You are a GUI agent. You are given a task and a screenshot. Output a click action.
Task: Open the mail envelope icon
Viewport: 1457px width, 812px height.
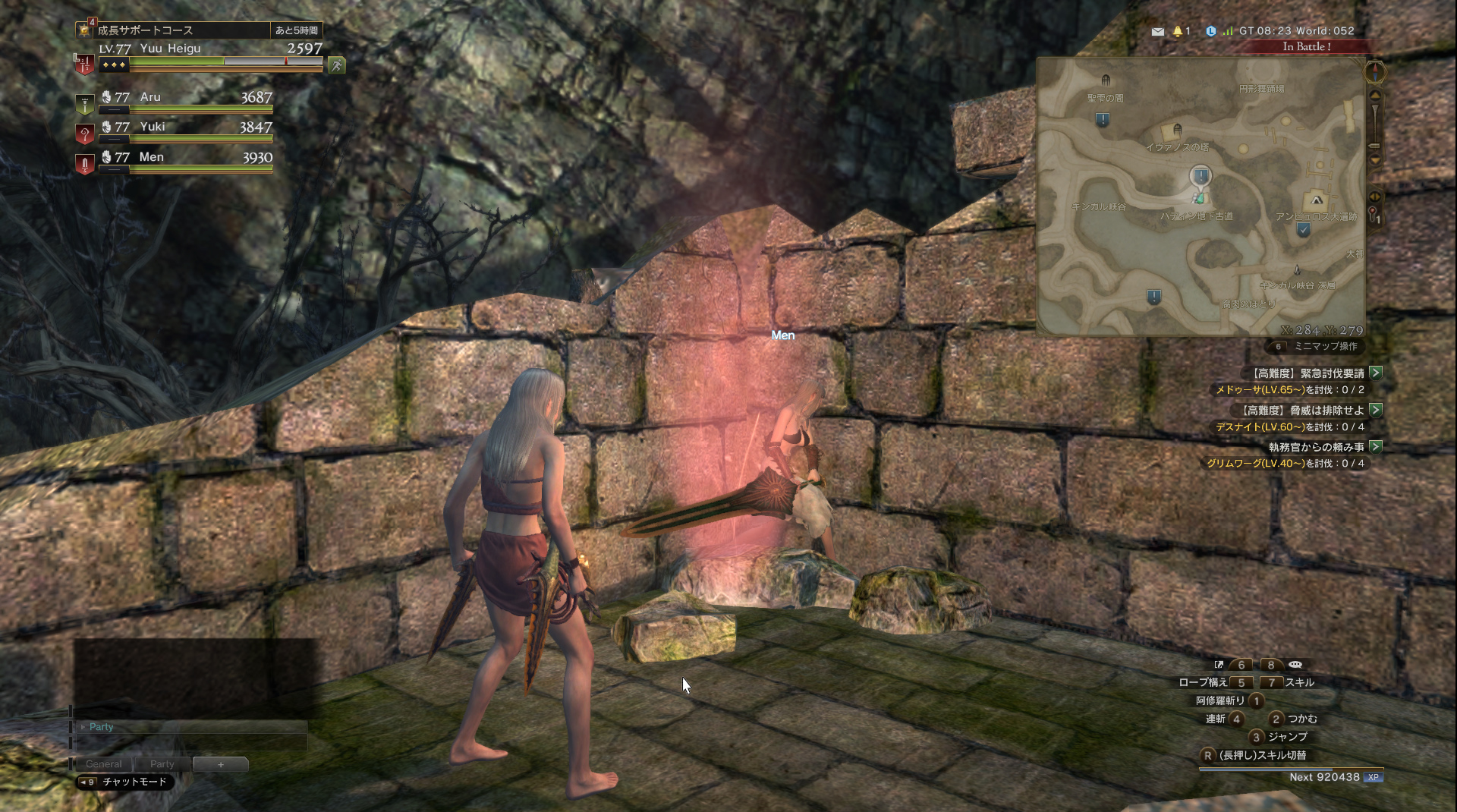(1157, 32)
